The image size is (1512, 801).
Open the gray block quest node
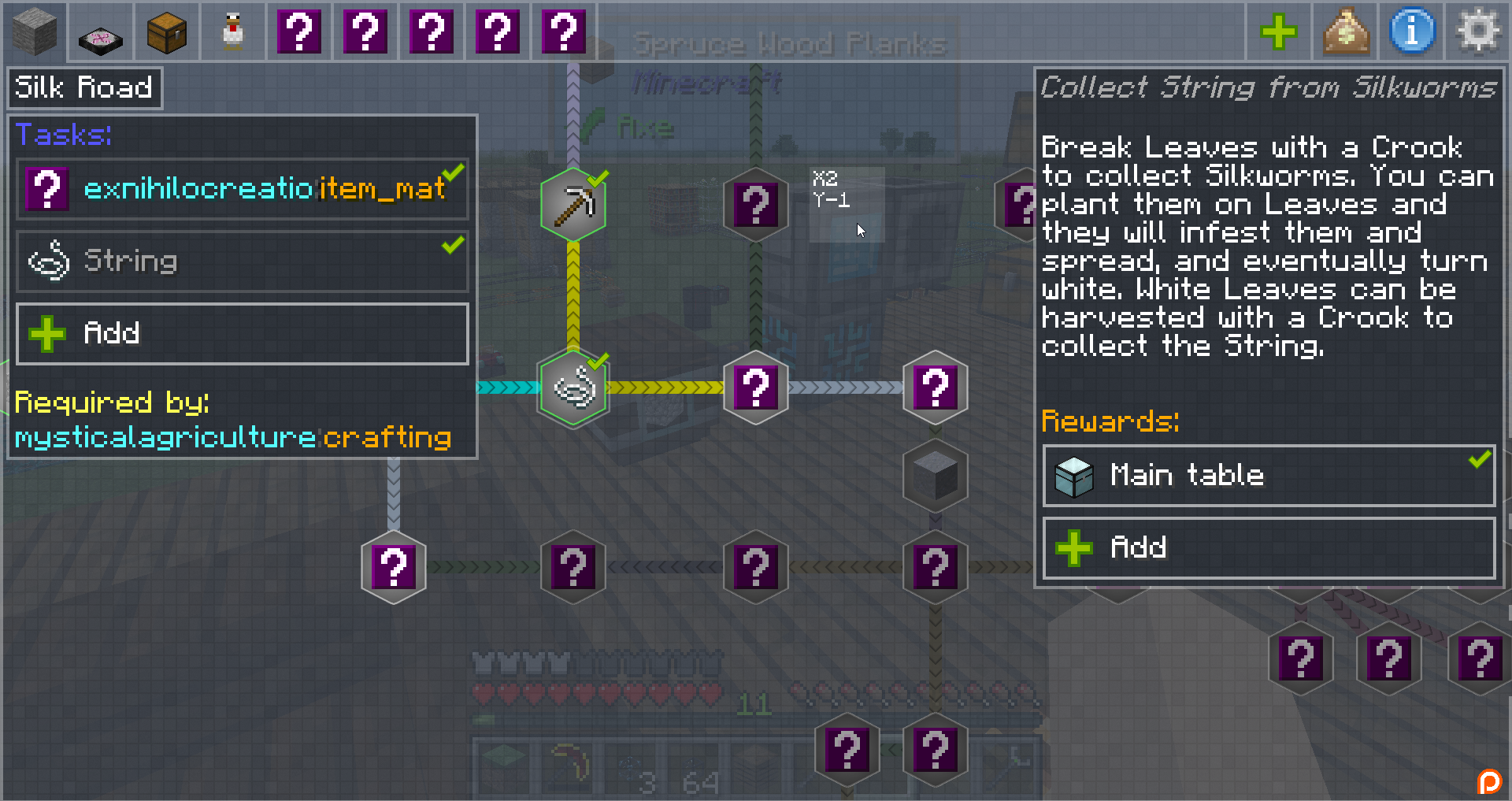(935, 476)
